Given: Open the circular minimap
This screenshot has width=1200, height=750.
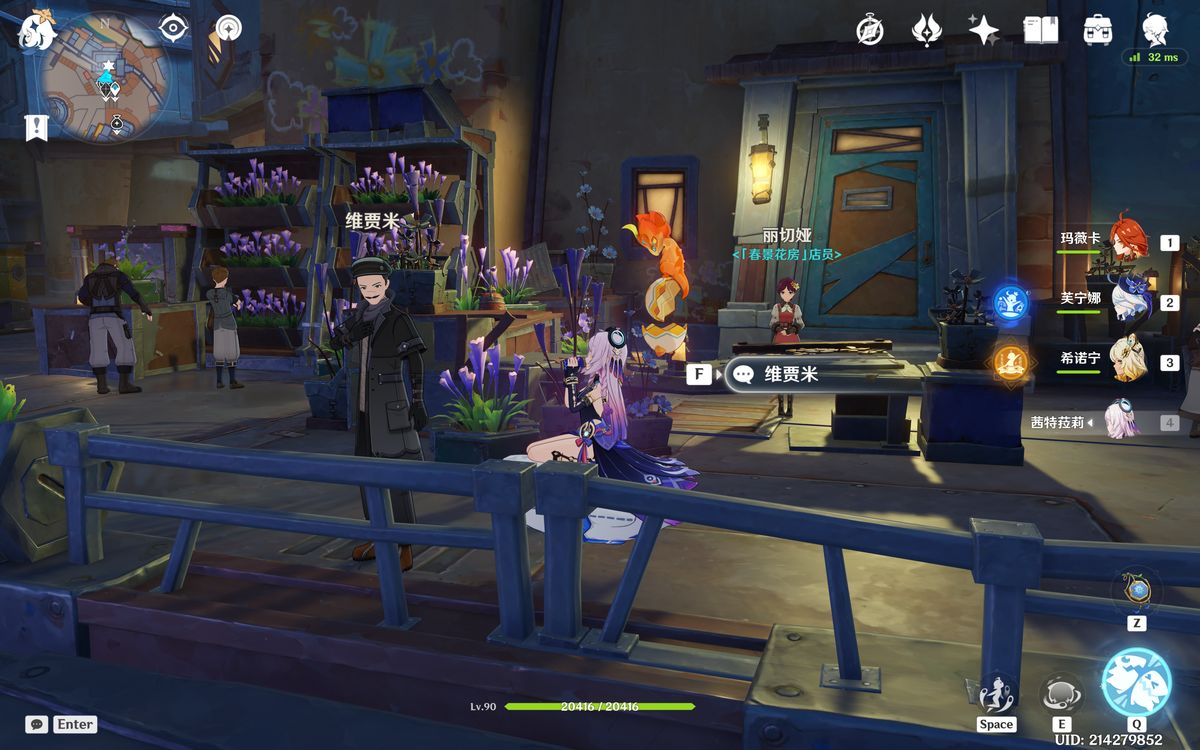Looking at the screenshot, I should pyautogui.click(x=106, y=76).
